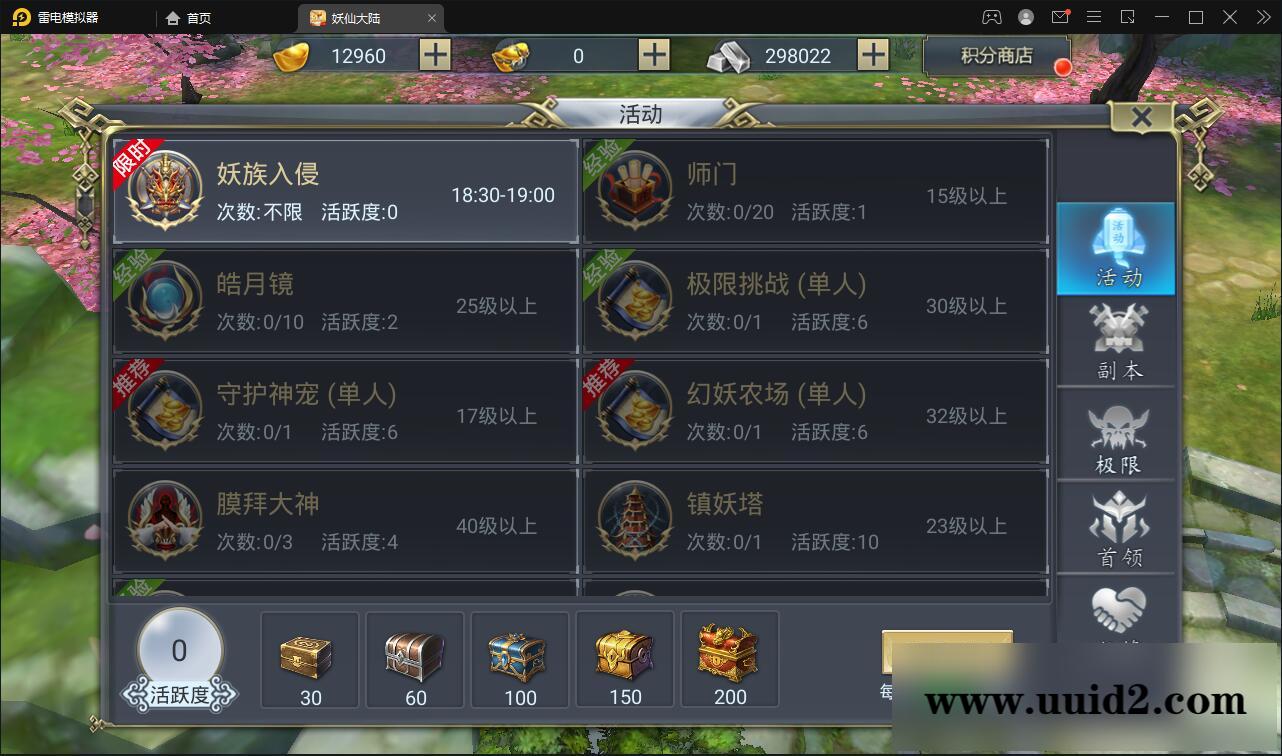The width and height of the screenshot is (1282, 756).
Task: Open the mail icon in the emulator toolbar
Action: pyautogui.click(x=1061, y=17)
